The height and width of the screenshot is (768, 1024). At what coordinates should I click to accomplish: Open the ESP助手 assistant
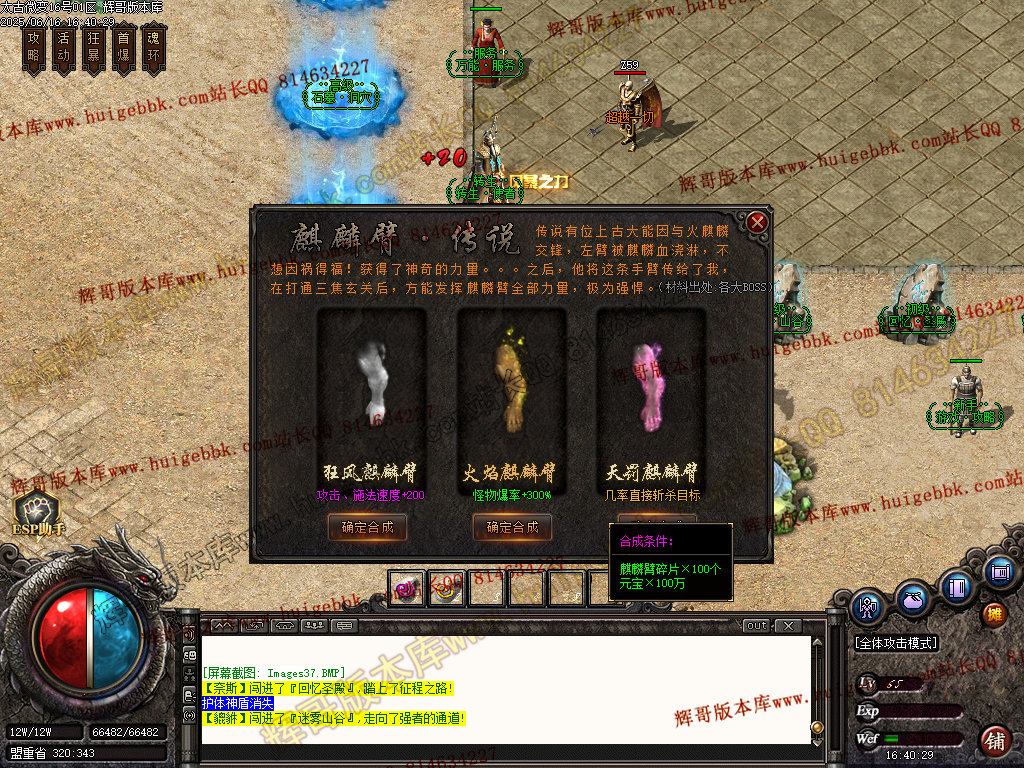click(x=37, y=512)
